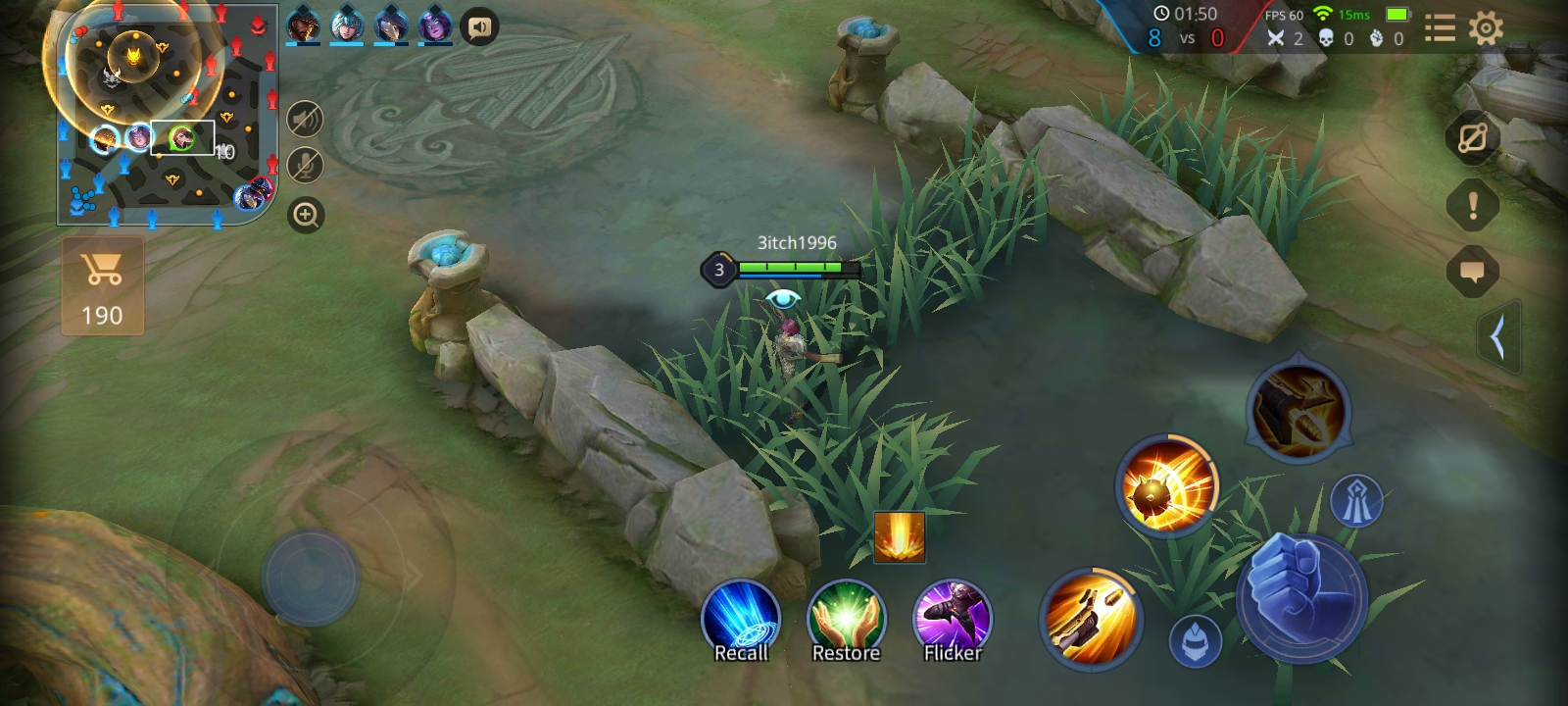
Task: Zoom the minimap with the magnifier button
Action: 306,215
